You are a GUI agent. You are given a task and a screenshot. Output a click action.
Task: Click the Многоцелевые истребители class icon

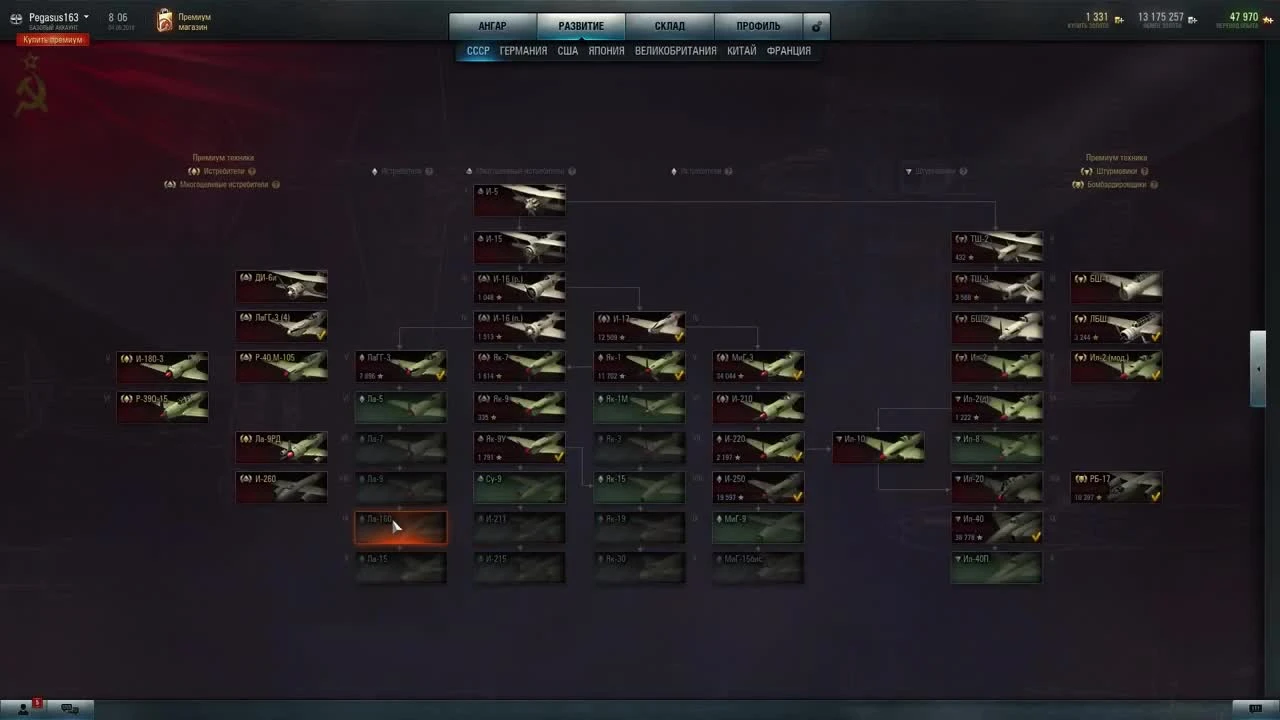point(470,170)
